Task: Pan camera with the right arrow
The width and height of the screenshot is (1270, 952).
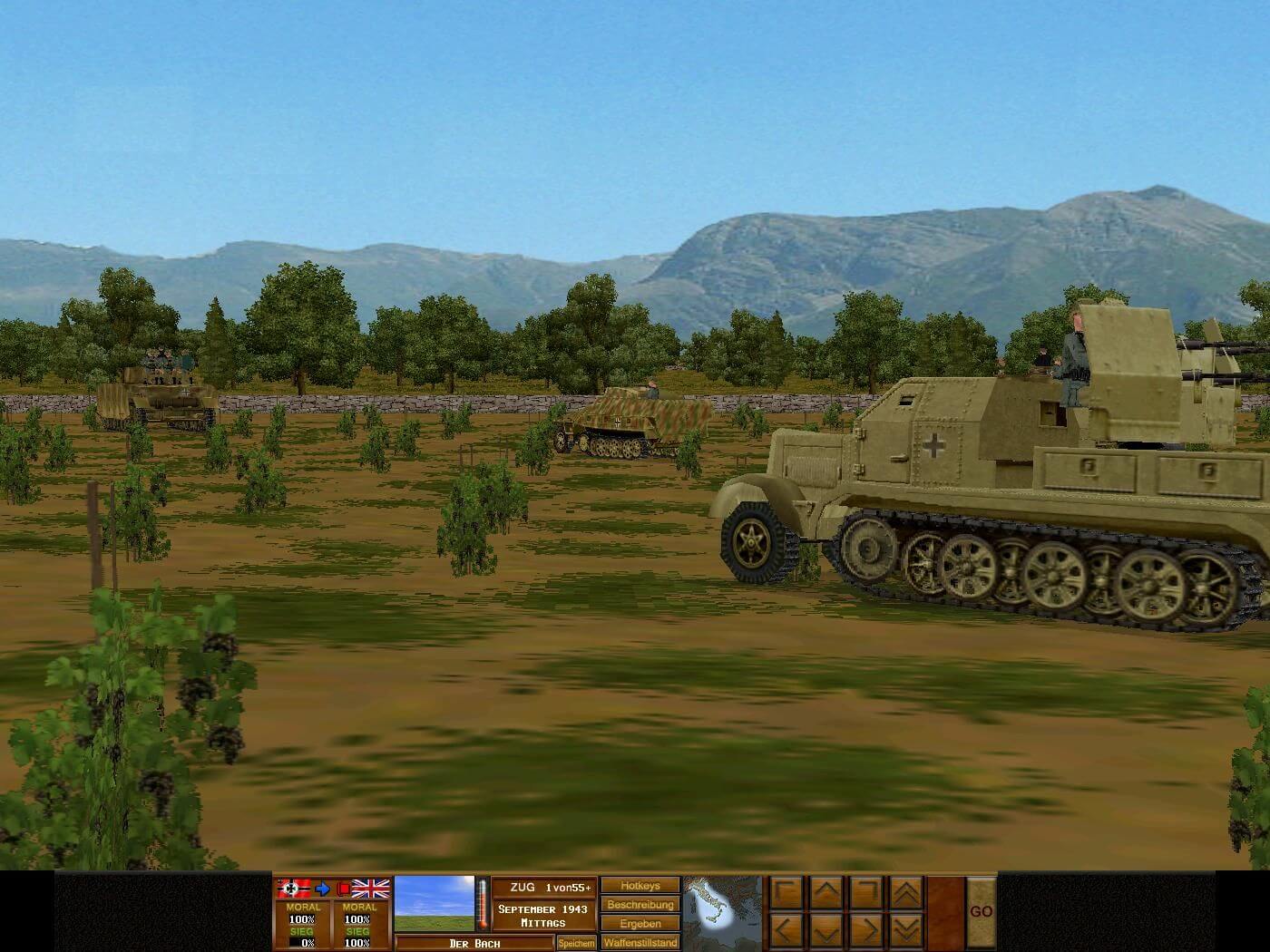Action: [866, 931]
